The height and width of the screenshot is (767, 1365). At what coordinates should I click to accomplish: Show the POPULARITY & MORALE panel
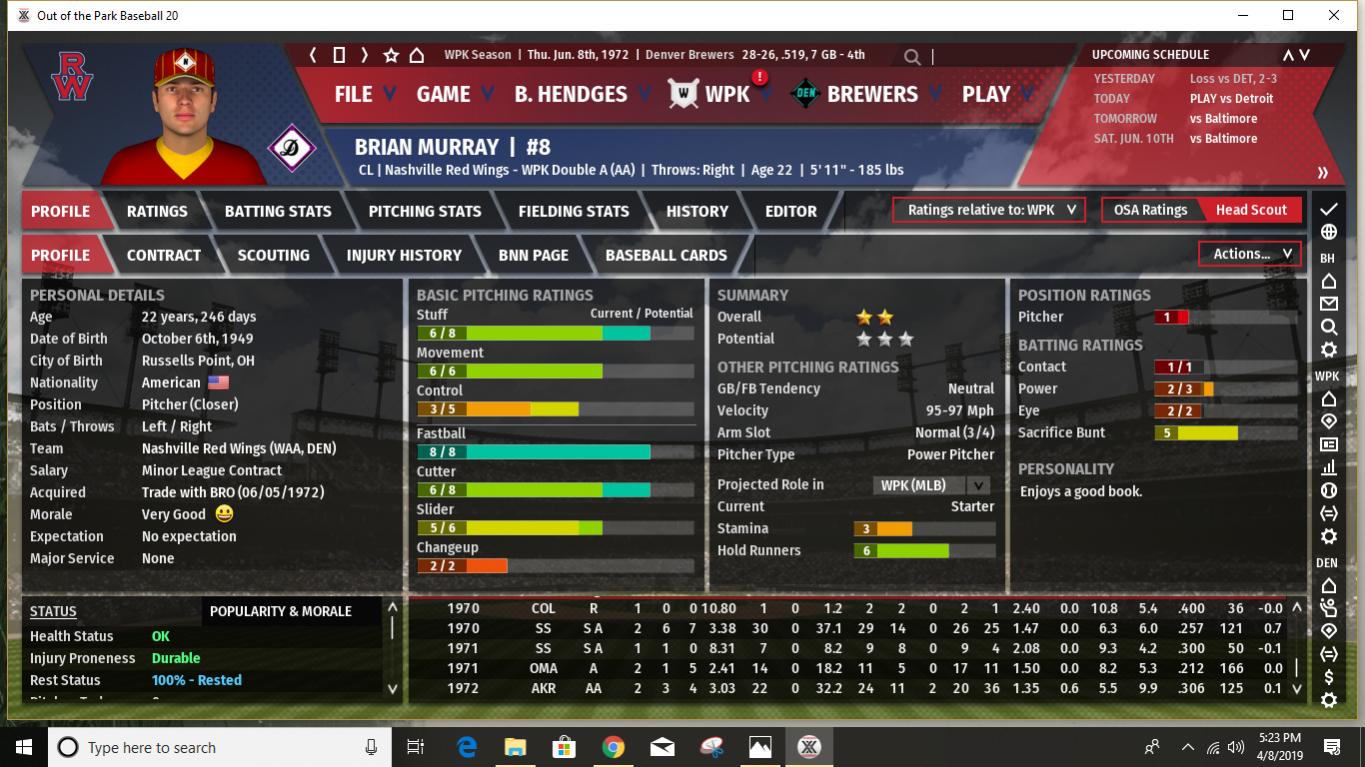[281, 611]
